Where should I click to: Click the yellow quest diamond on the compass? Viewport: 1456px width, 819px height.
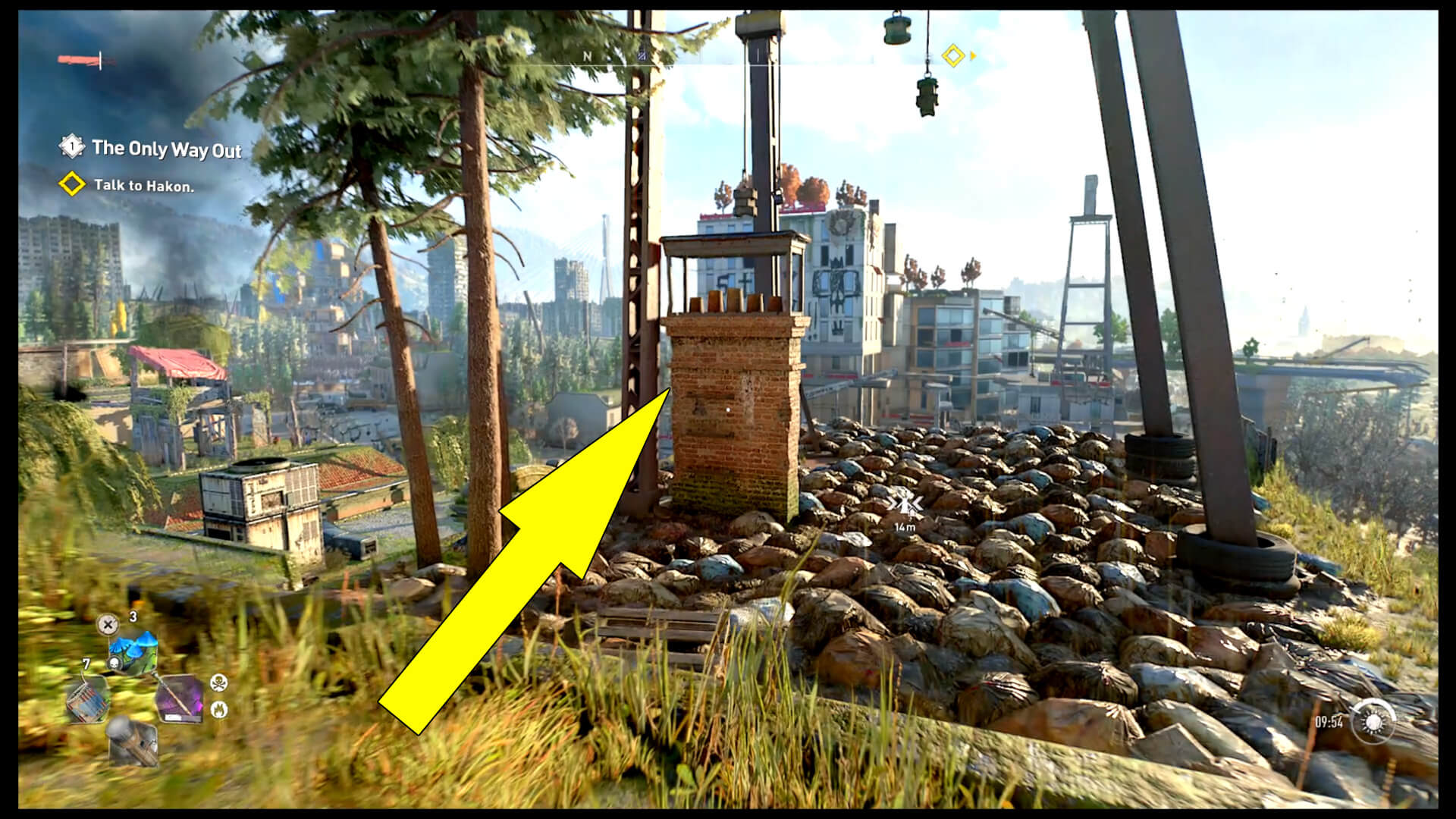[953, 55]
